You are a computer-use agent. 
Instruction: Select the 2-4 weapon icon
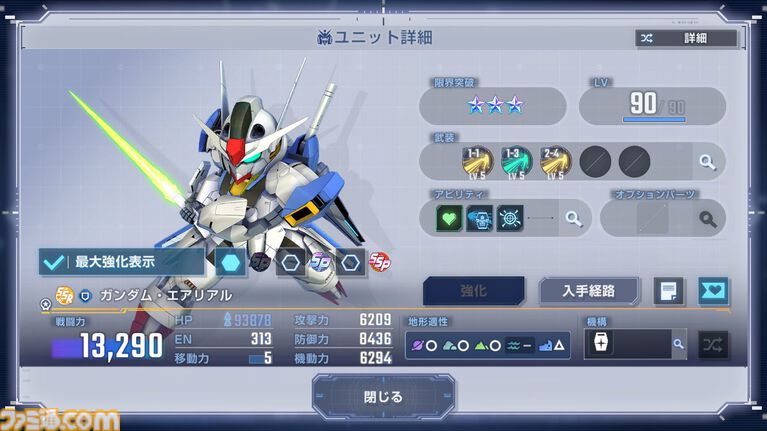[x=555, y=160]
